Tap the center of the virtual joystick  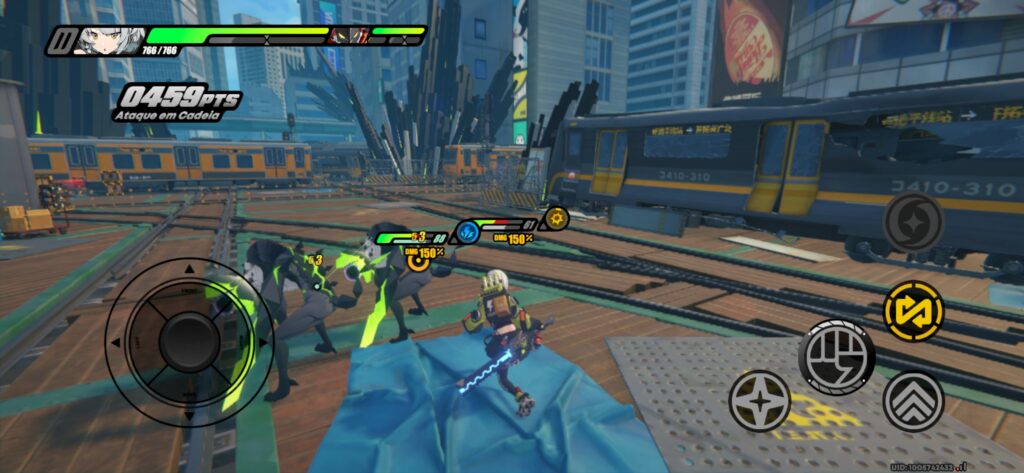point(189,342)
